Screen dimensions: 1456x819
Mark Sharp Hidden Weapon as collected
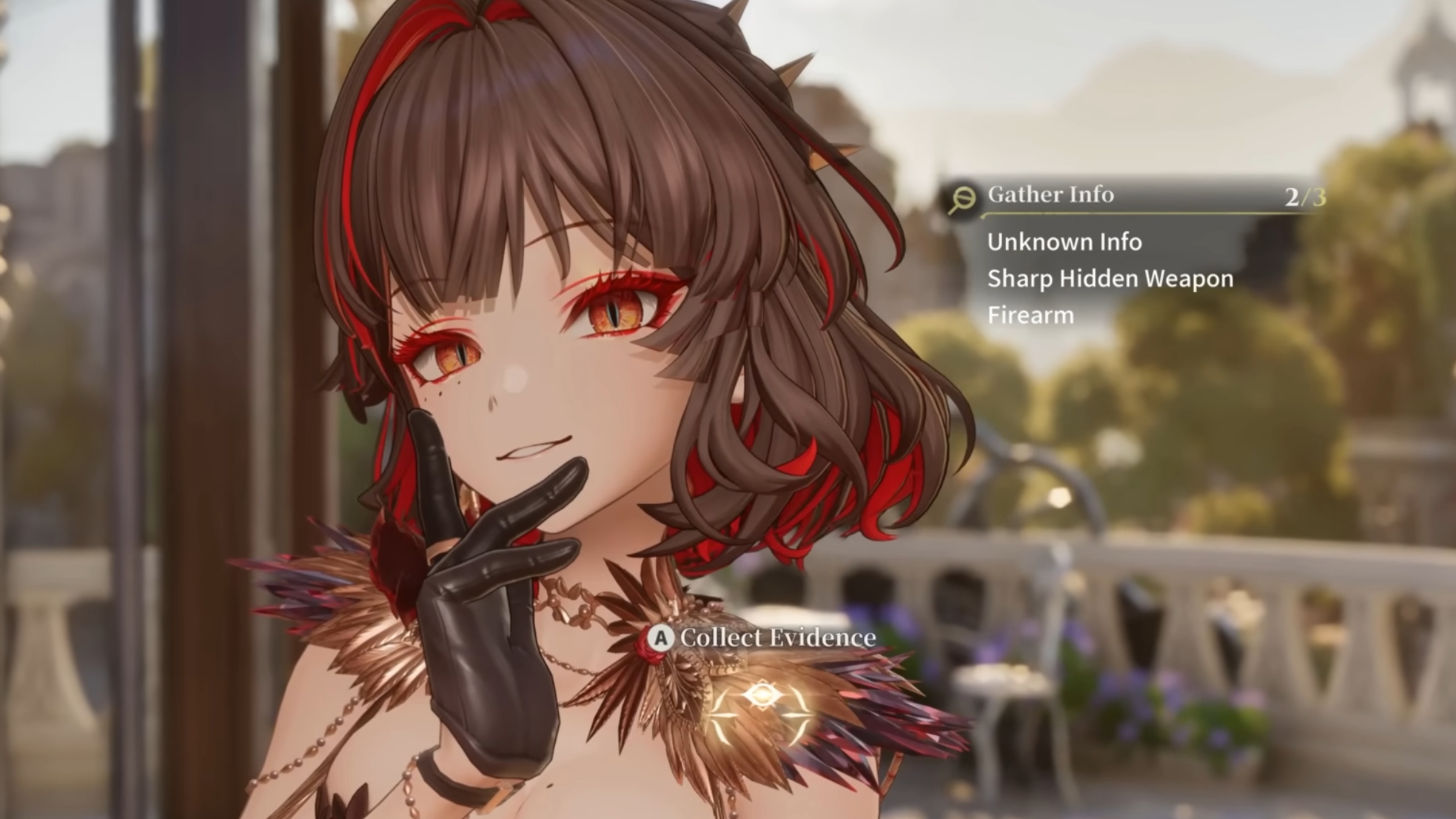(1109, 279)
